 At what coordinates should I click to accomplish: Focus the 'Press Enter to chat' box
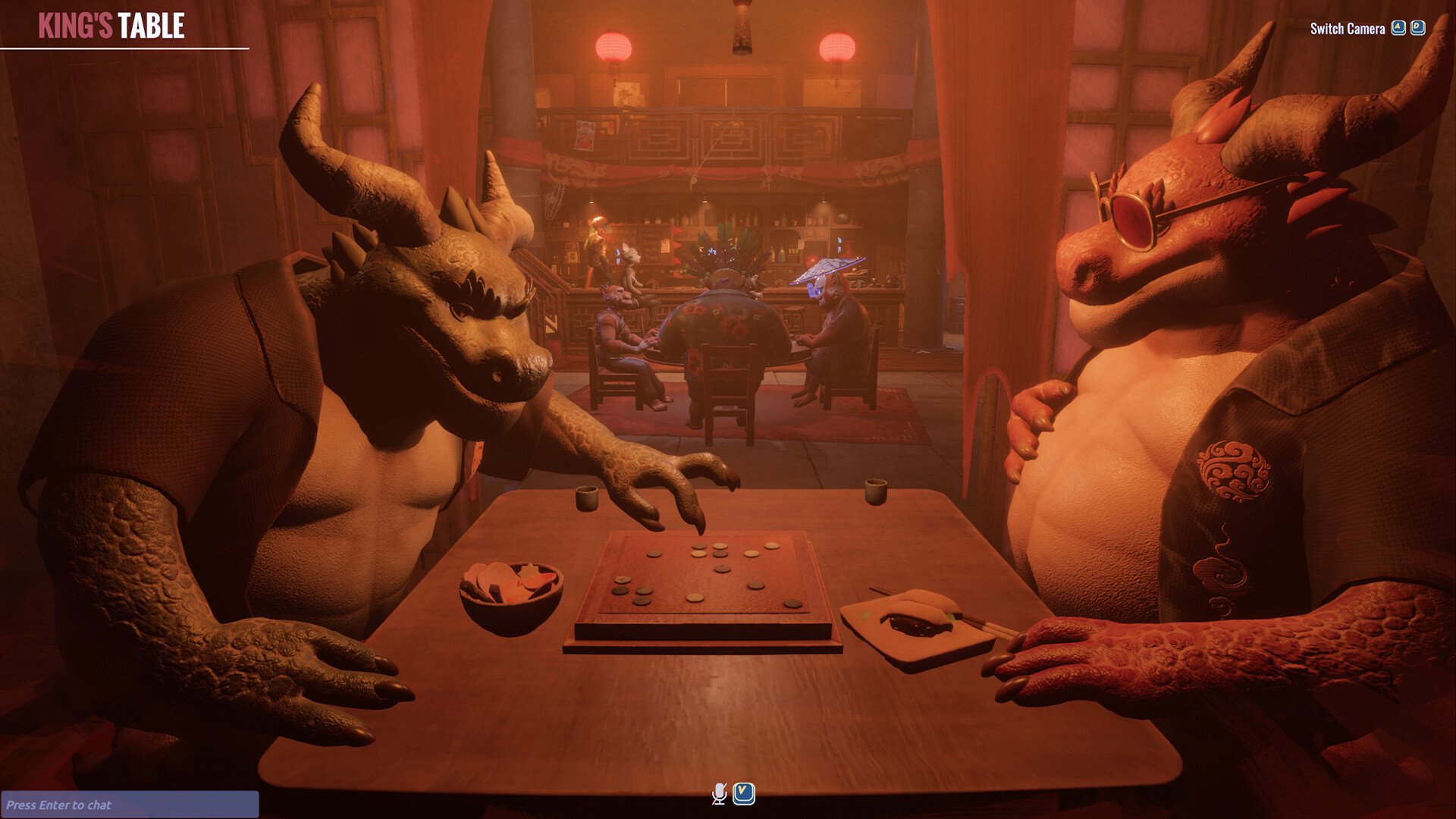click(x=129, y=805)
